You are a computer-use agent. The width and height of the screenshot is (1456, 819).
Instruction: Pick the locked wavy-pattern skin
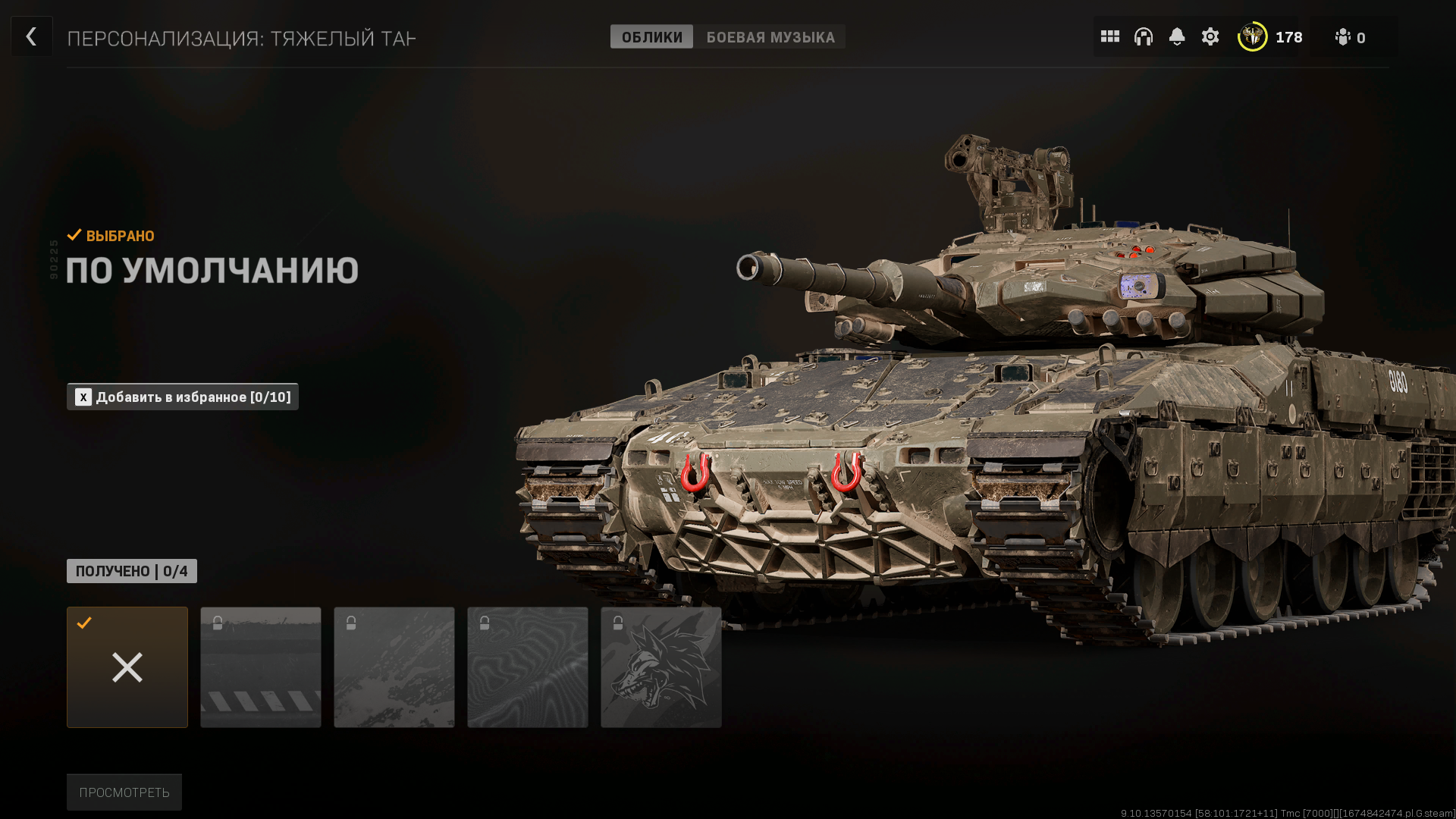(528, 667)
